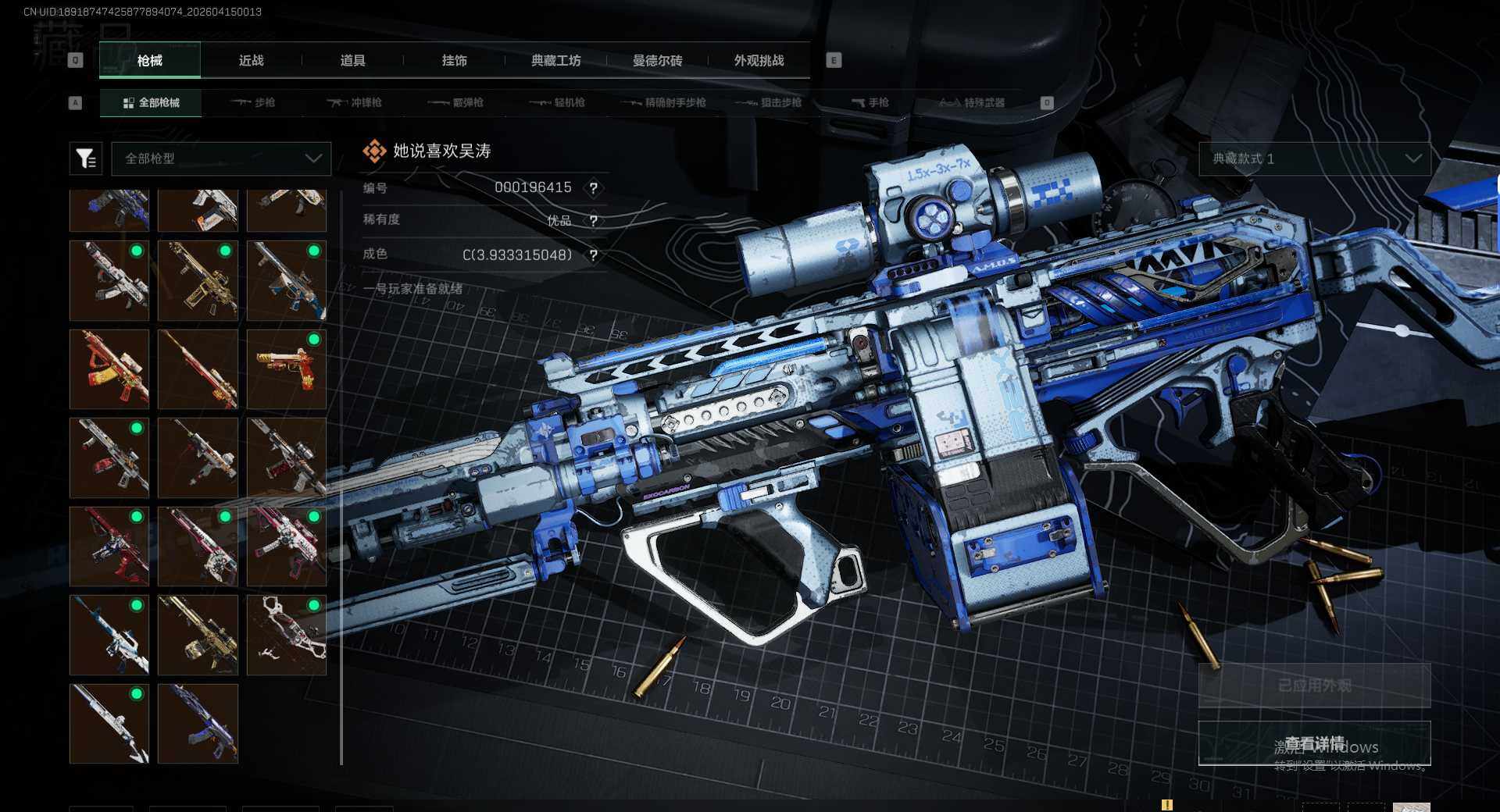1500x812 pixels.
Task: Show the help tooltip for 成色 wear
Action: click(x=594, y=255)
